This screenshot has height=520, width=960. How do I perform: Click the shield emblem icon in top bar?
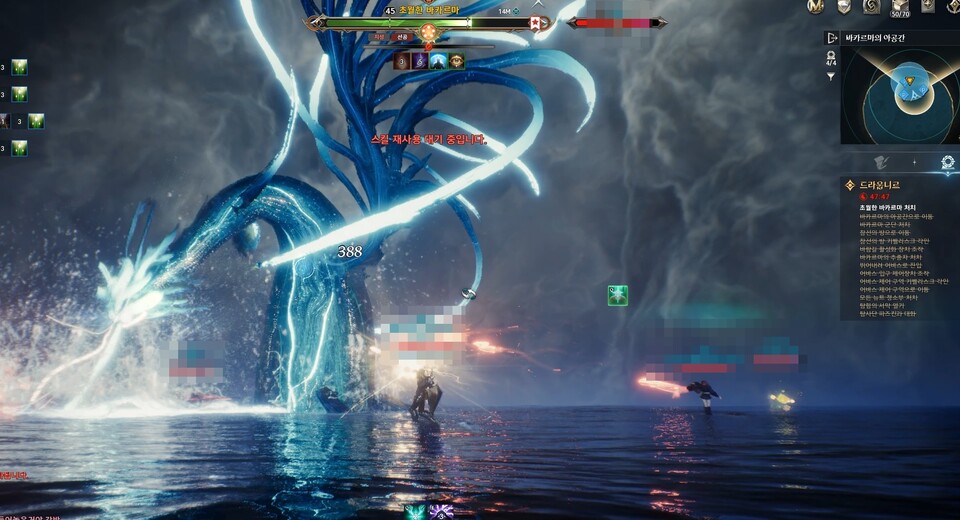(844, 7)
